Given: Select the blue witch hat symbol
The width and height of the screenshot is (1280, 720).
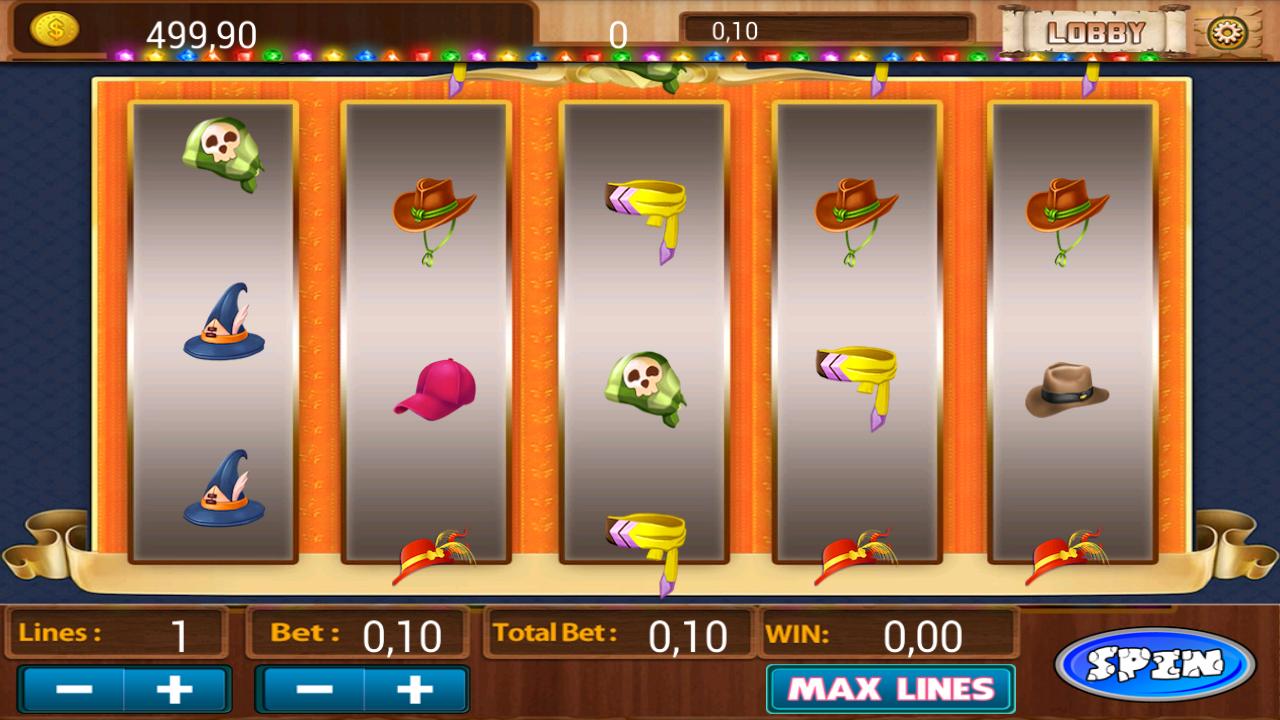Looking at the screenshot, I should tap(222, 320).
